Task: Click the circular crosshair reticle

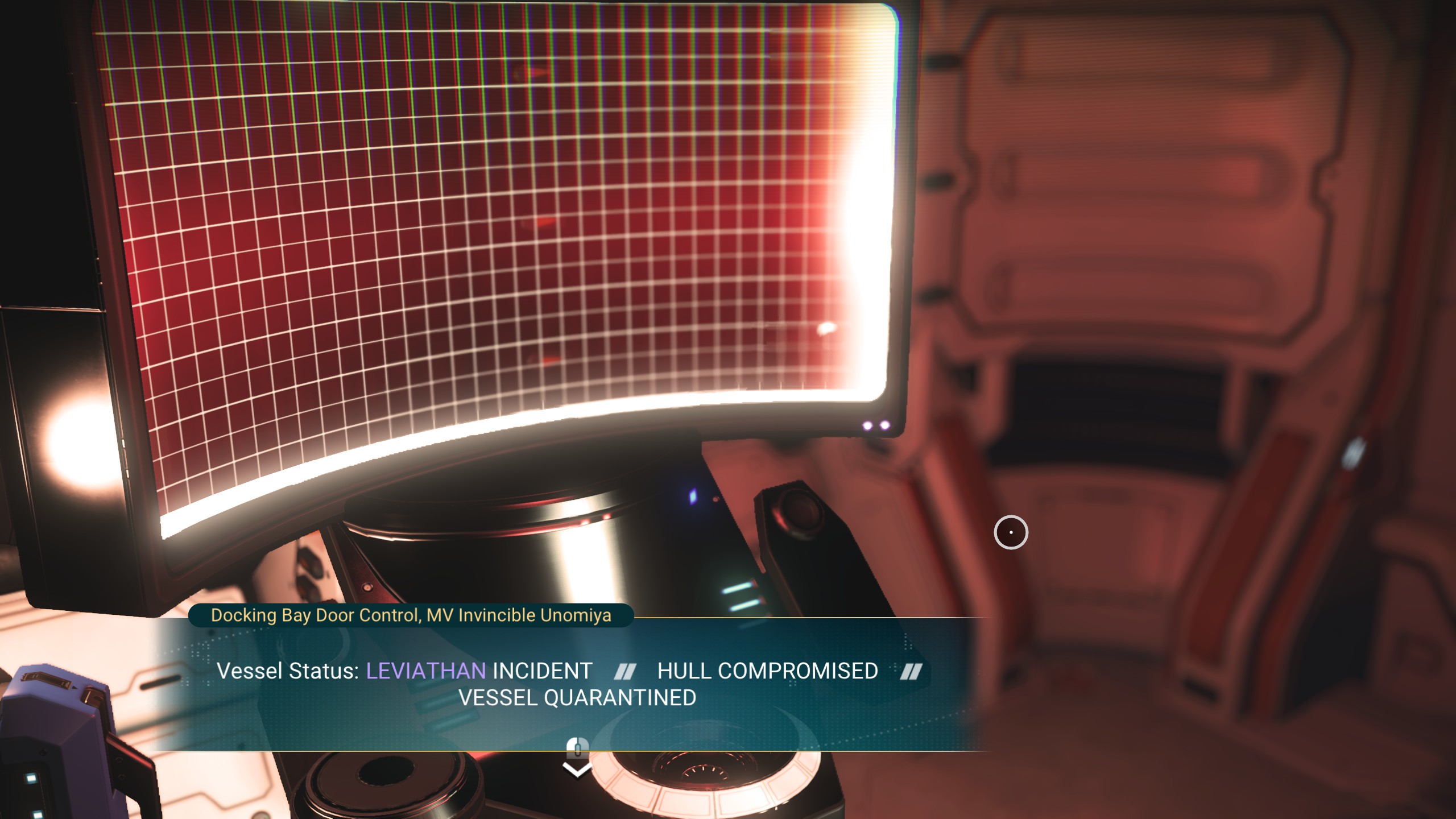Action: 1012,532
